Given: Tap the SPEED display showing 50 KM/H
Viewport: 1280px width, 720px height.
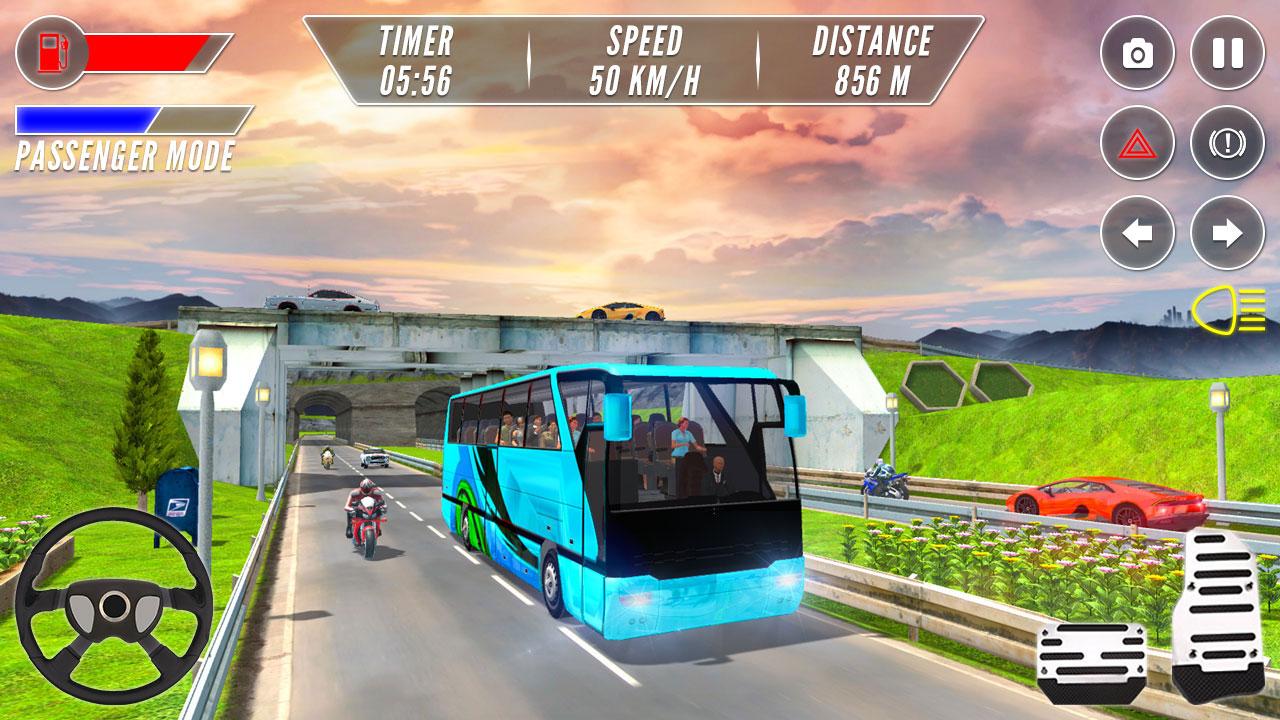Looking at the screenshot, I should tap(645, 57).
